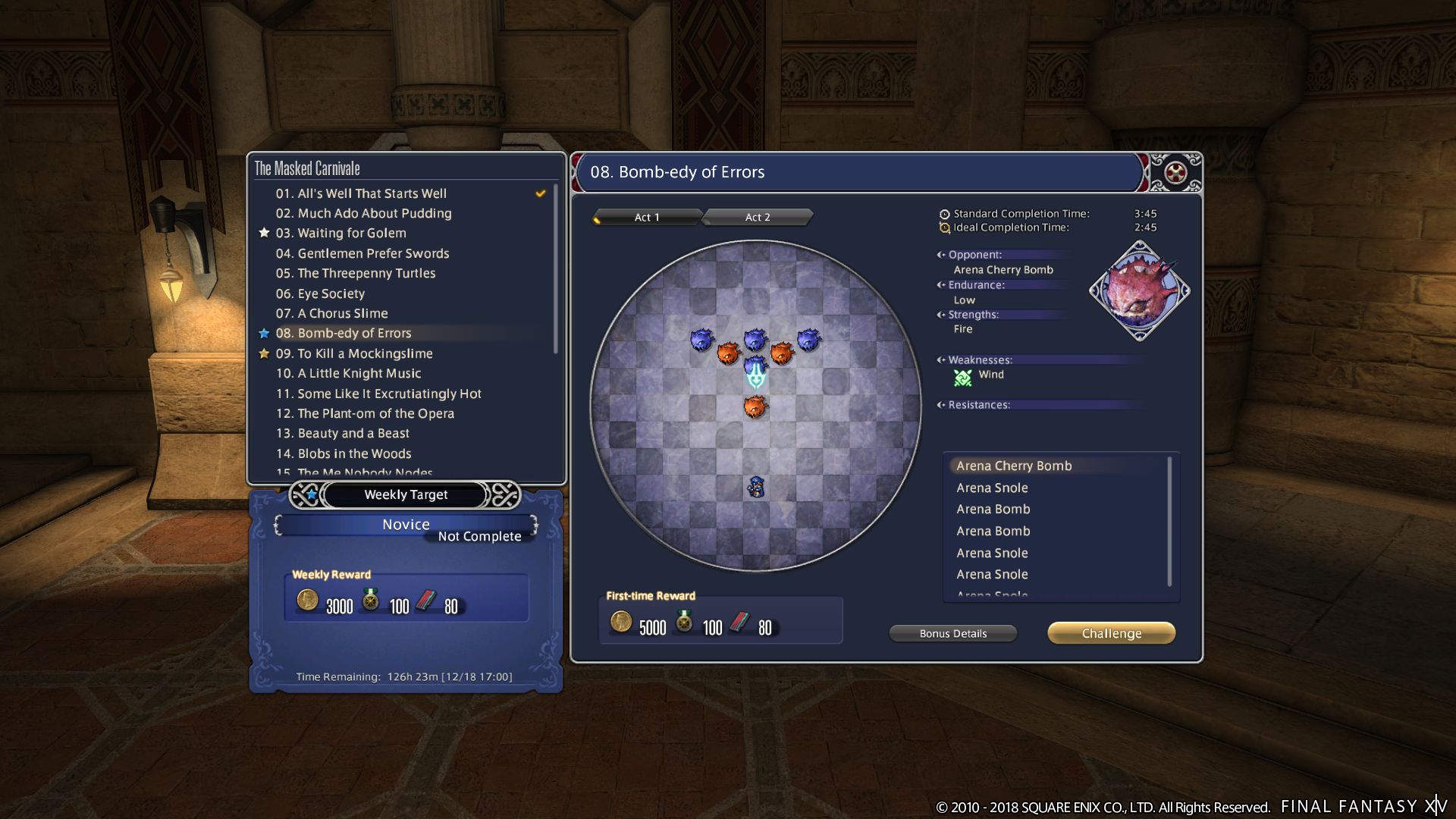Select stage 07 A Chorus Slime
This screenshot has width=1456, height=819.
tap(331, 313)
